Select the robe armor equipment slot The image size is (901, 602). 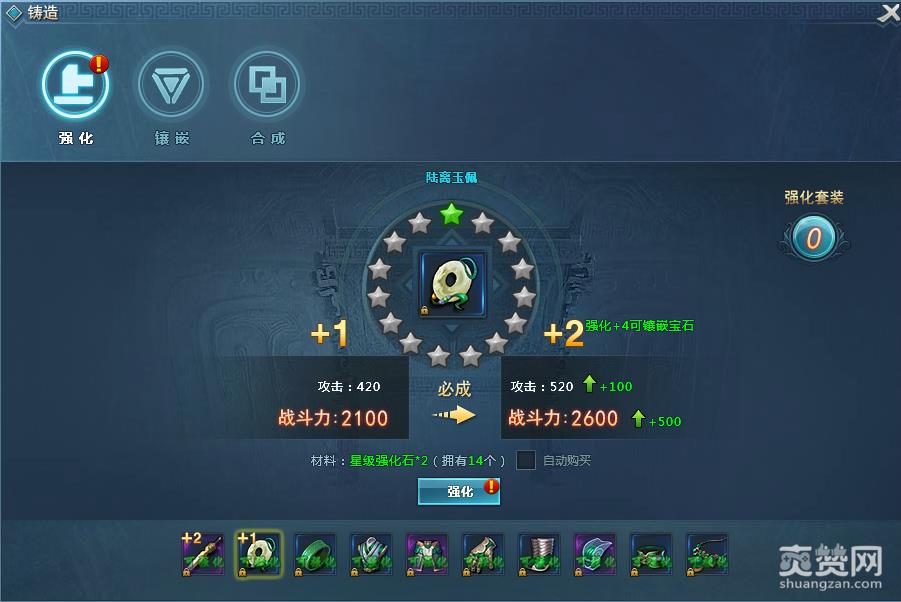pos(371,554)
